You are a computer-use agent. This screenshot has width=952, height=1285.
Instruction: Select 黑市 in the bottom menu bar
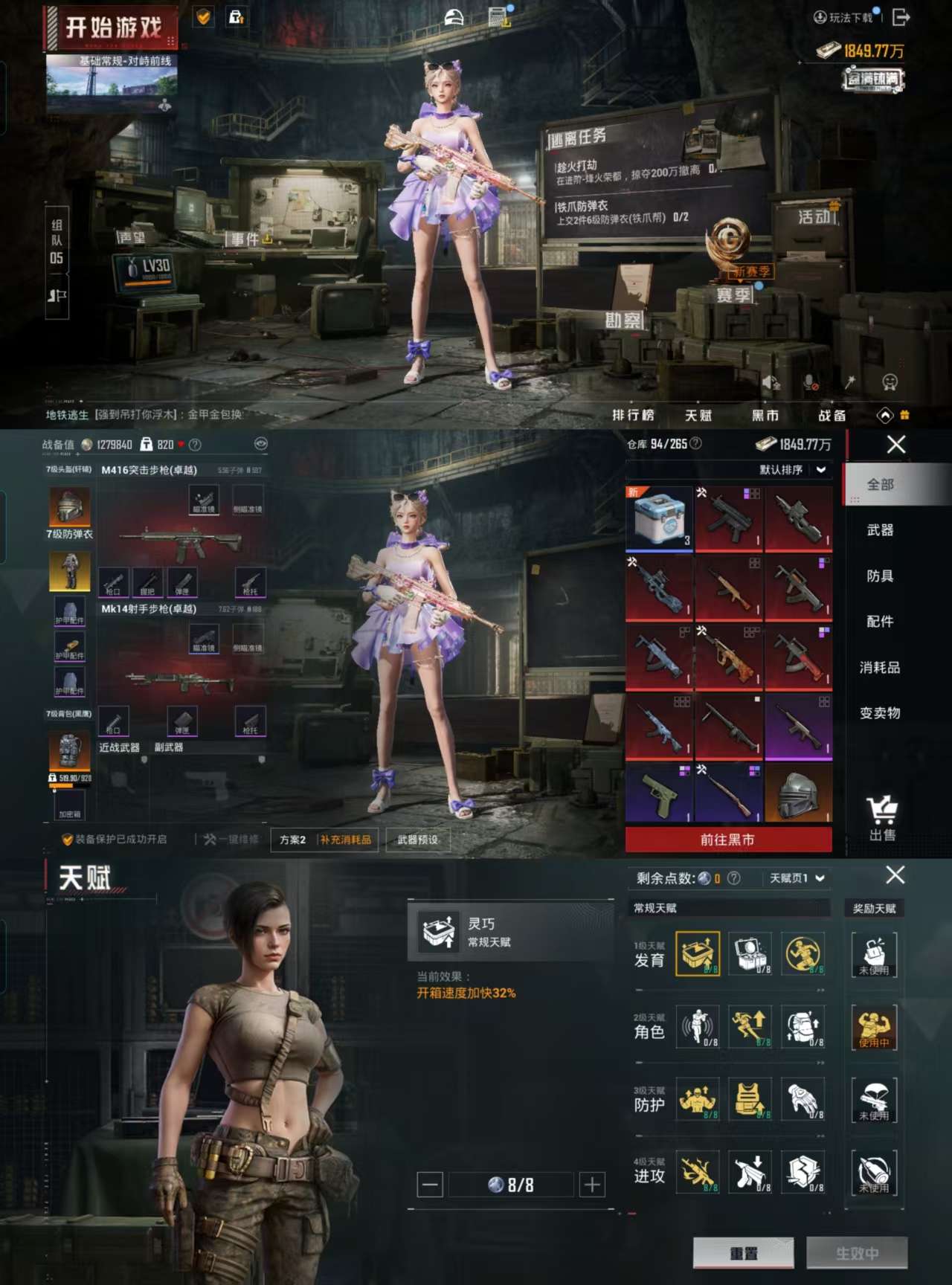pos(766,416)
